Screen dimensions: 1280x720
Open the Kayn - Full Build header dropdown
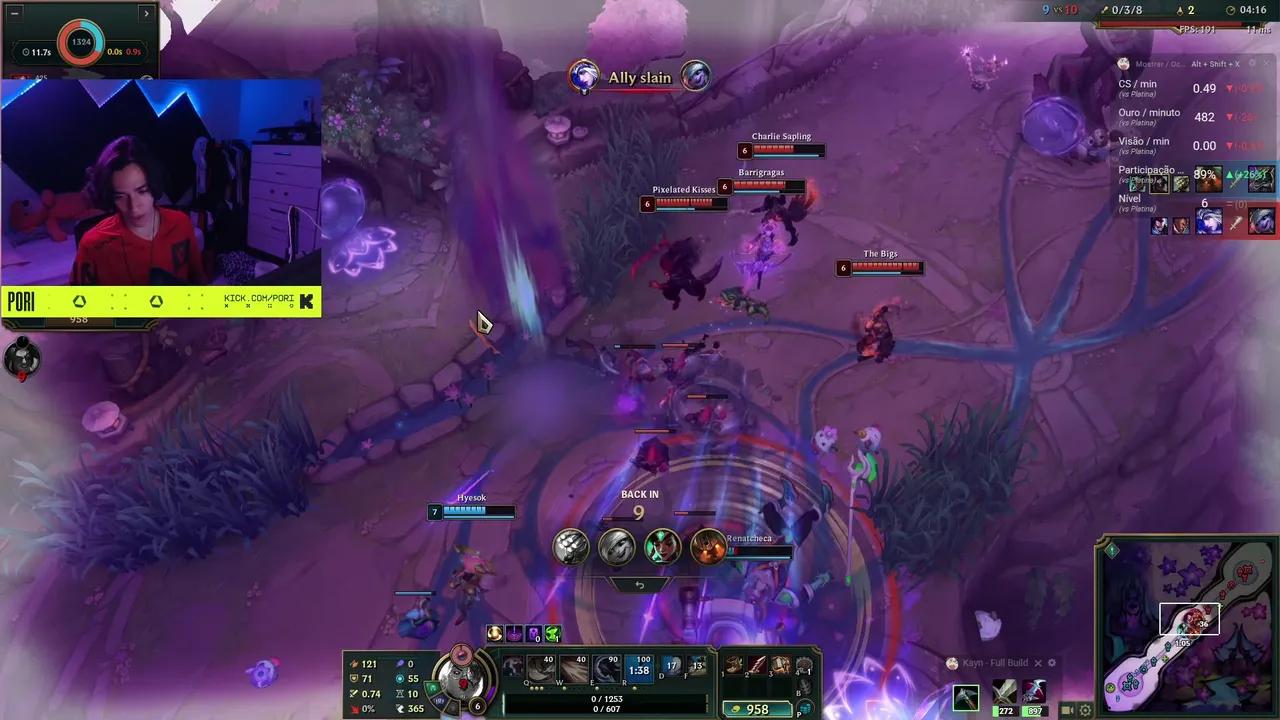pos(995,663)
